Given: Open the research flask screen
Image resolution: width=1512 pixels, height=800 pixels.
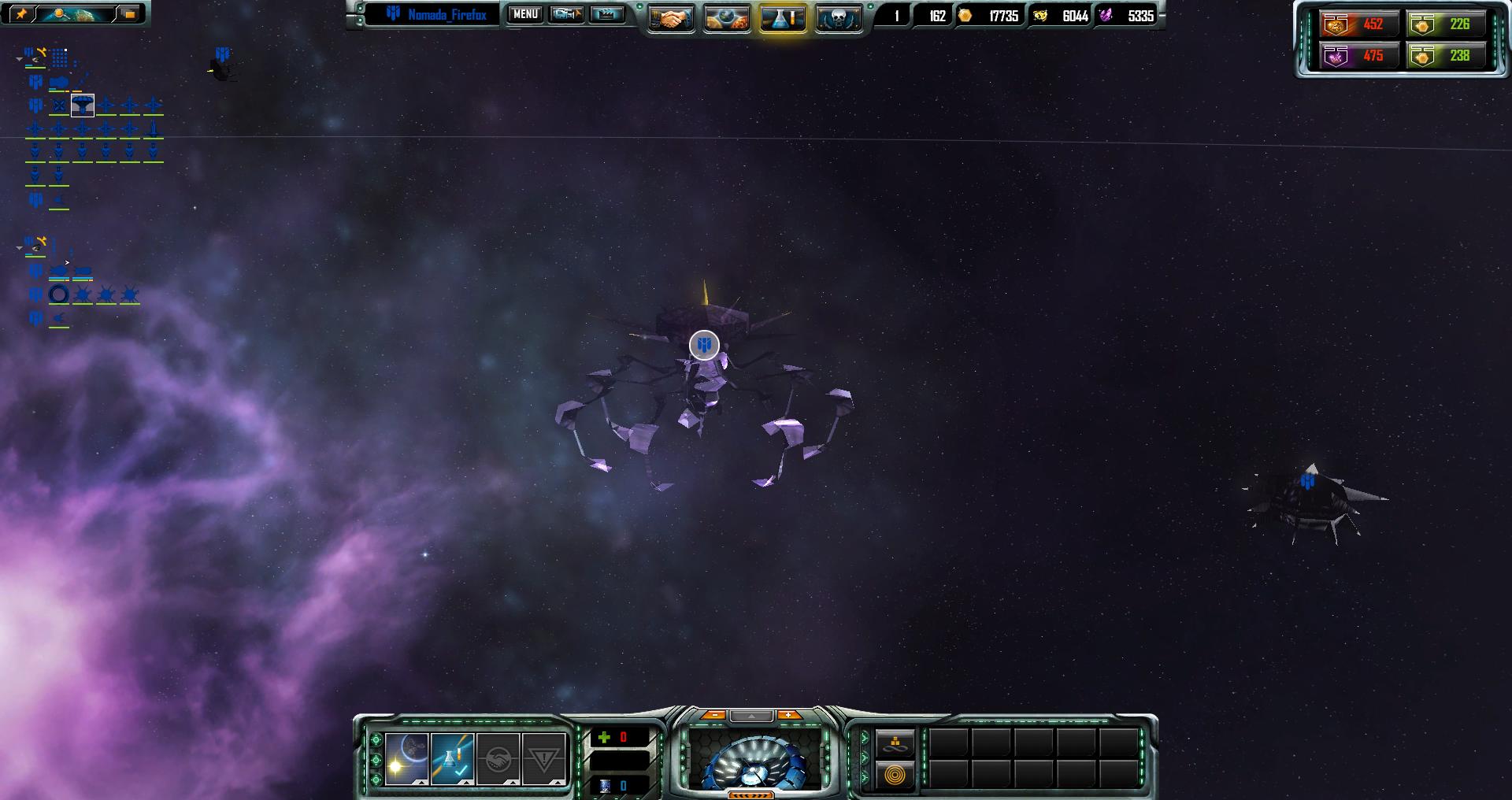Looking at the screenshot, I should [783, 19].
